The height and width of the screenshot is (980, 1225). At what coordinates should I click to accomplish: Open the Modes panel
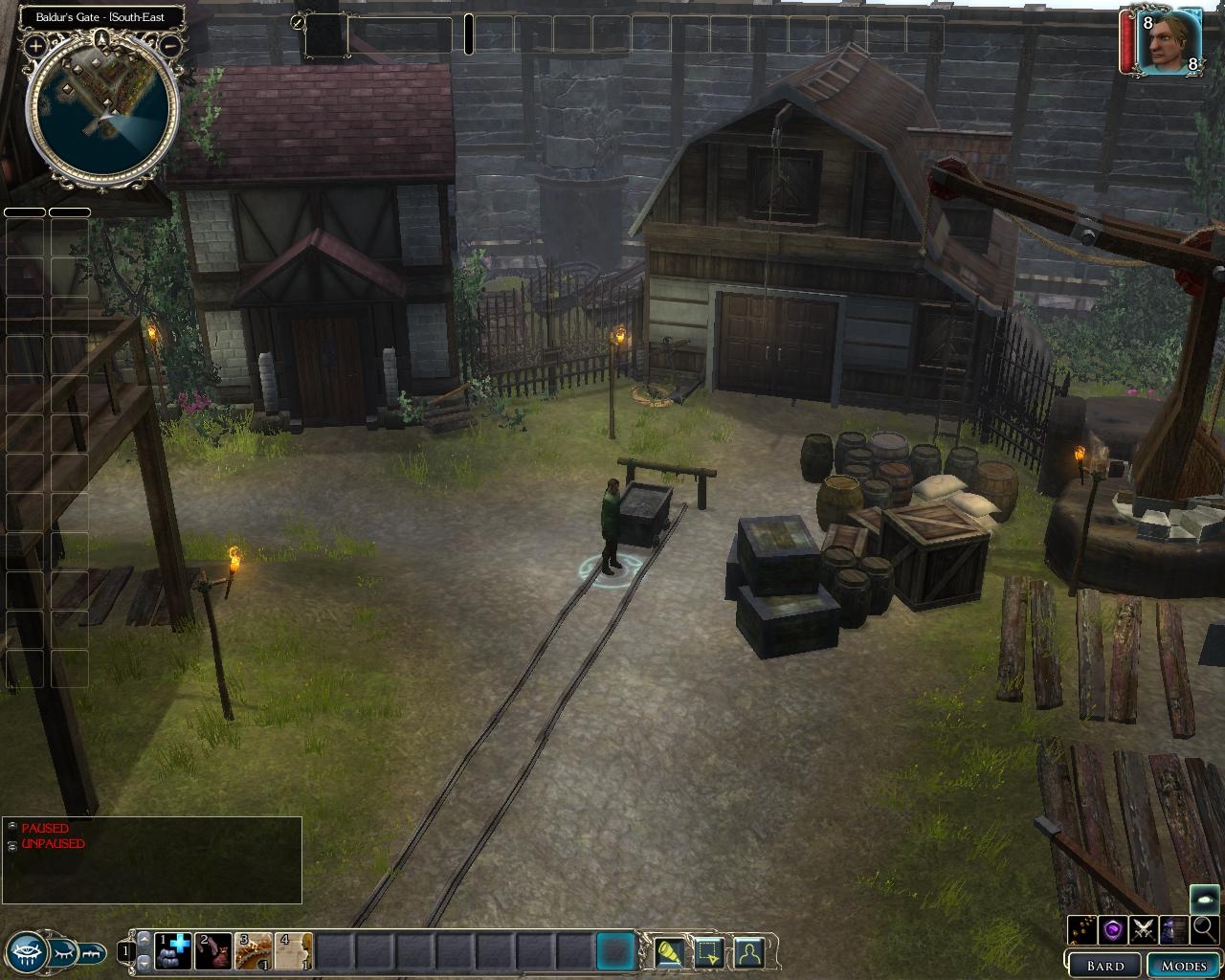[1184, 965]
